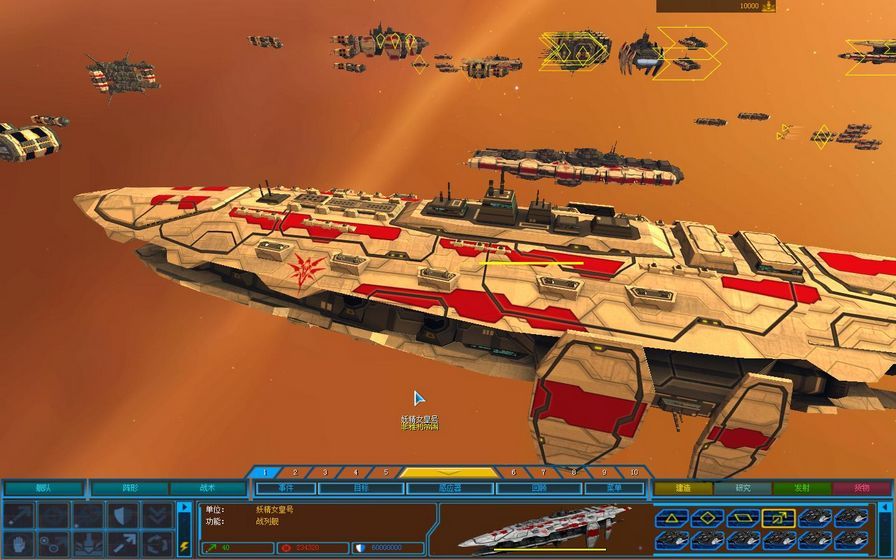Activate the shield guard command icon
896x560 pixels.
(x=124, y=514)
